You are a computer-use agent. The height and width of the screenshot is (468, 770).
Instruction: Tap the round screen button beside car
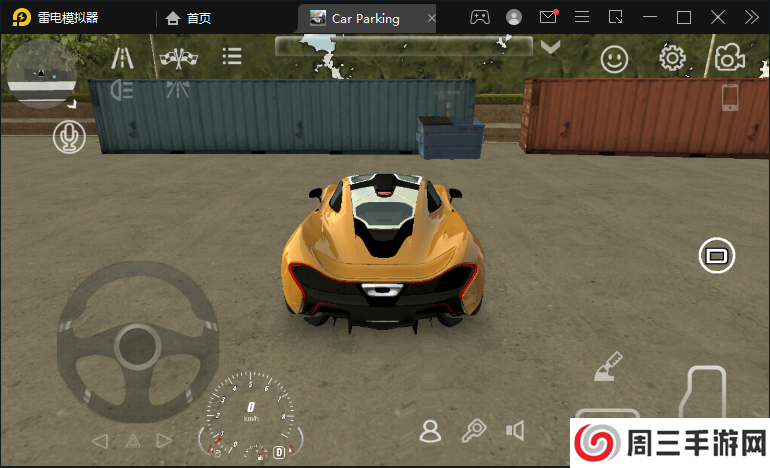point(716,256)
